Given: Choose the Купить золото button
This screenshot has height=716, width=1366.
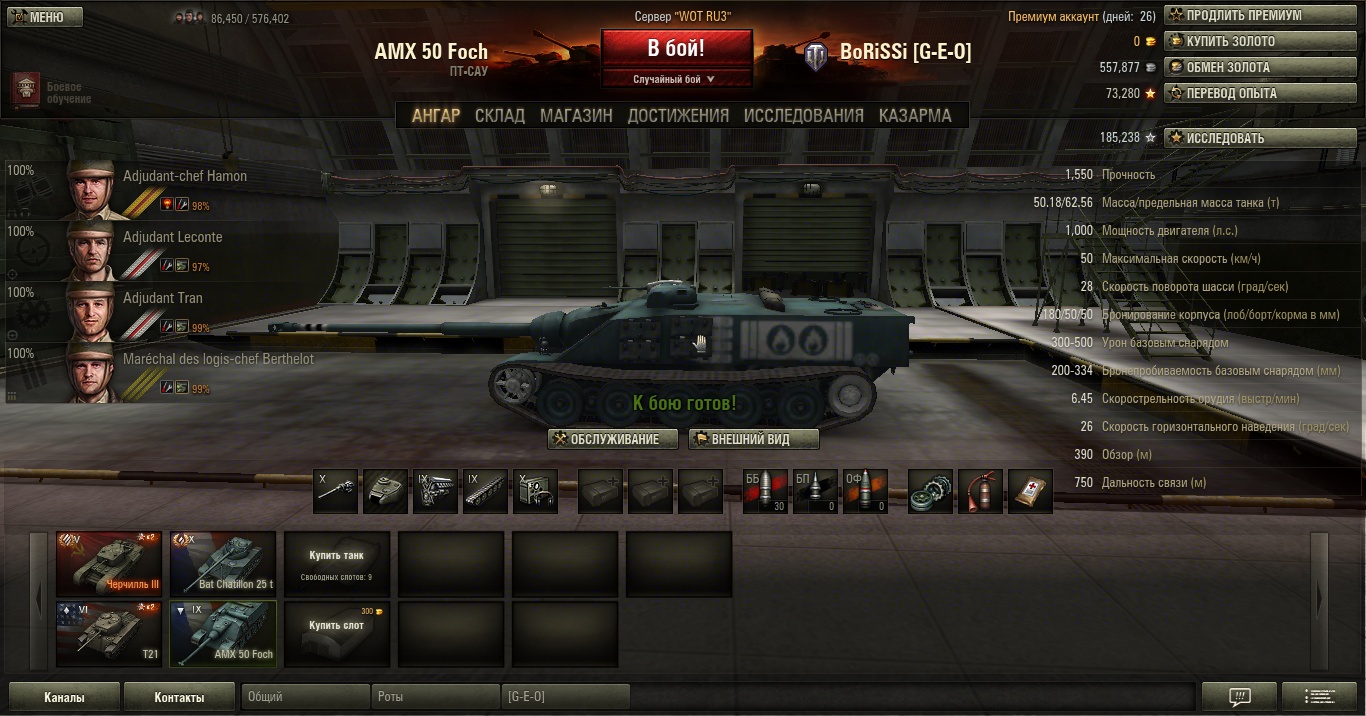Looking at the screenshot, I should click(x=1246, y=42).
